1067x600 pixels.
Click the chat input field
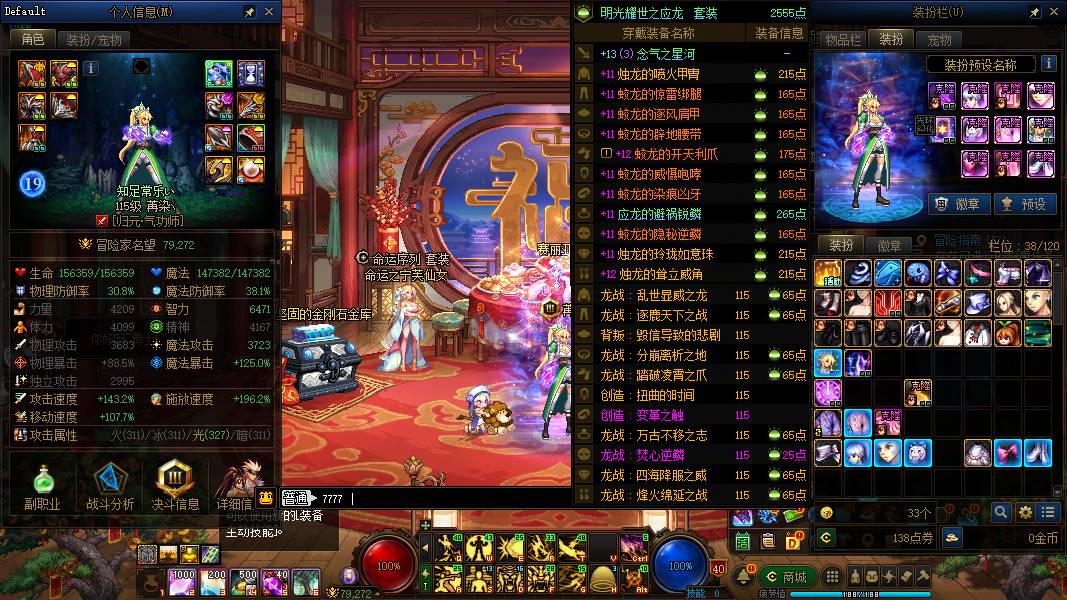pos(450,498)
